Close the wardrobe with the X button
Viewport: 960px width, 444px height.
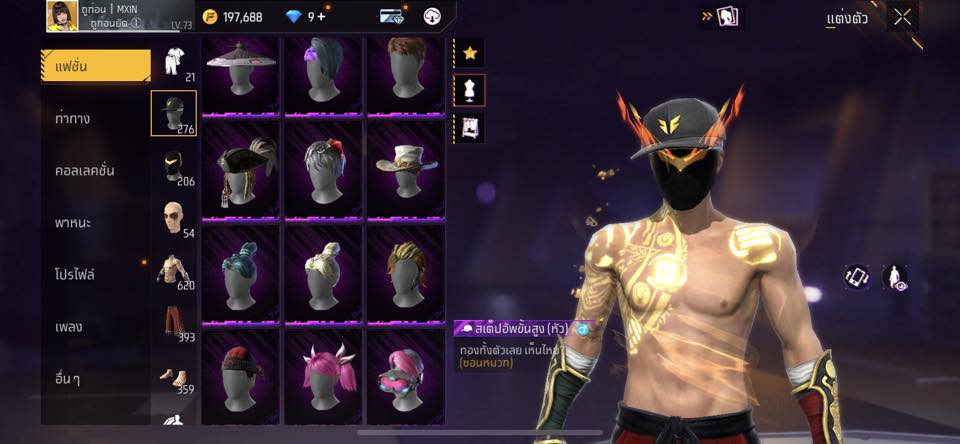(903, 17)
